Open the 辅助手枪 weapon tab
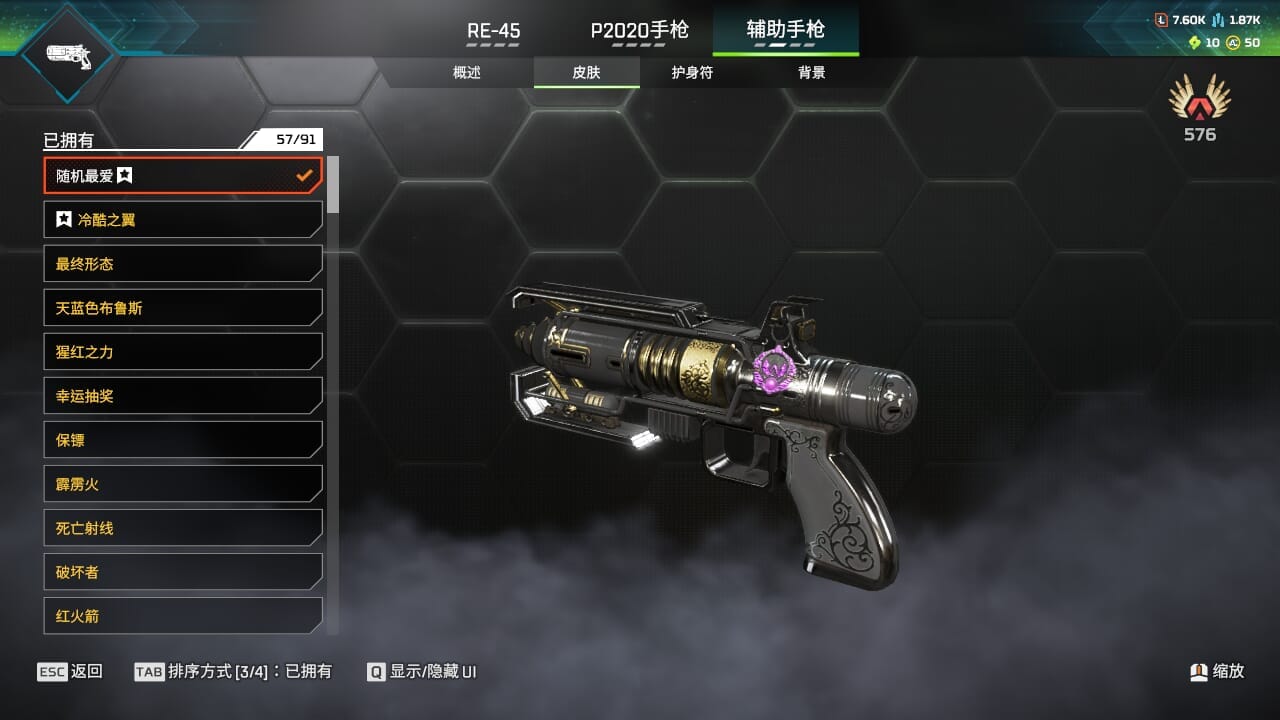1280x720 pixels. 785,30
